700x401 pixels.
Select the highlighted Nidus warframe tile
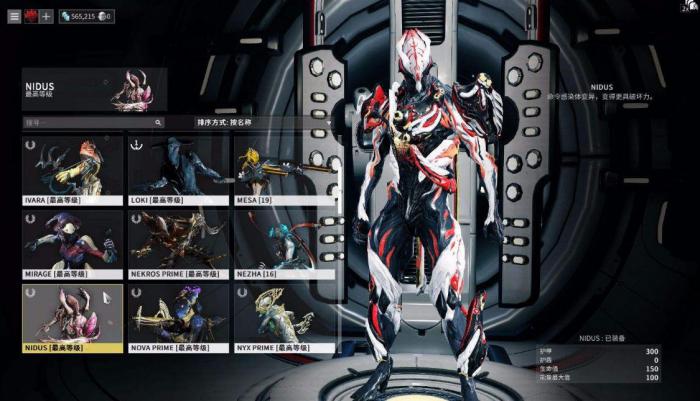[x=72, y=318]
